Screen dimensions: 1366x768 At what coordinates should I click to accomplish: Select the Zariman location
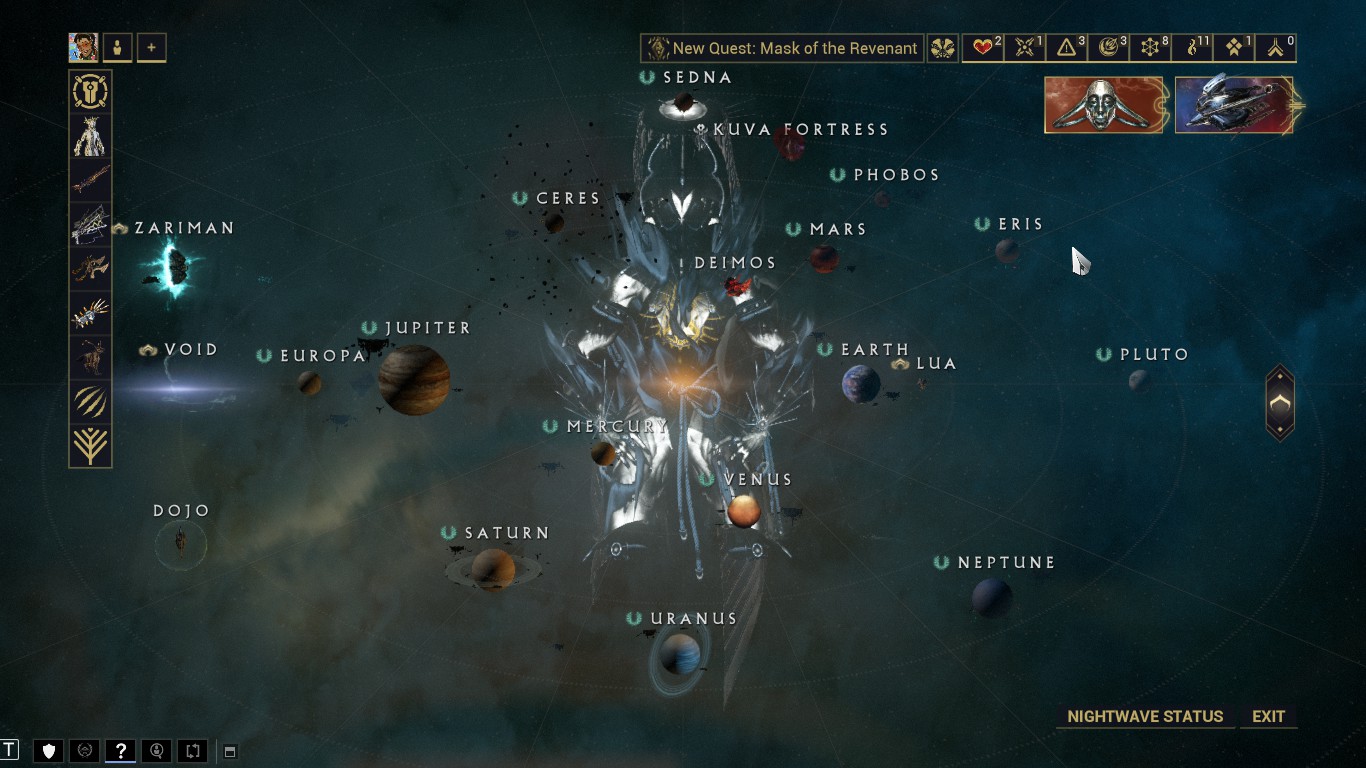click(x=176, y=266)
